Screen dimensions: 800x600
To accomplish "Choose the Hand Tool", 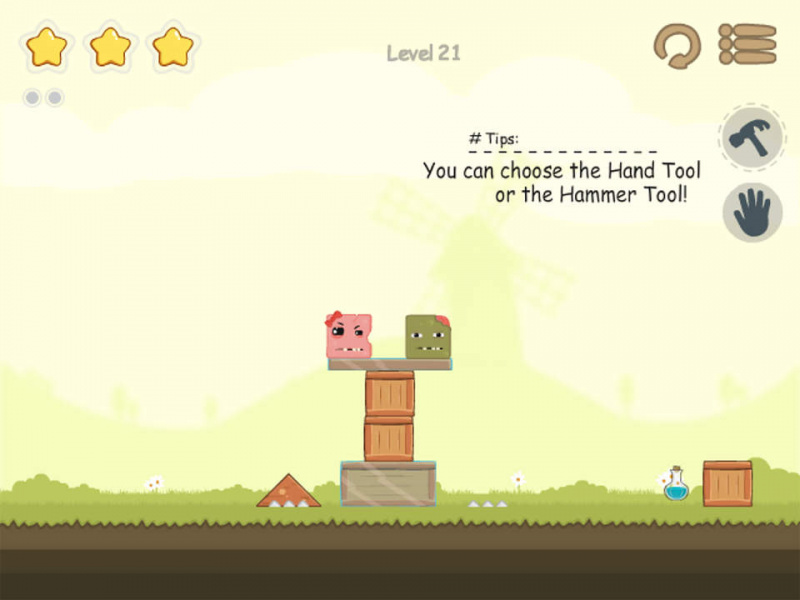I will pos(752,212).
